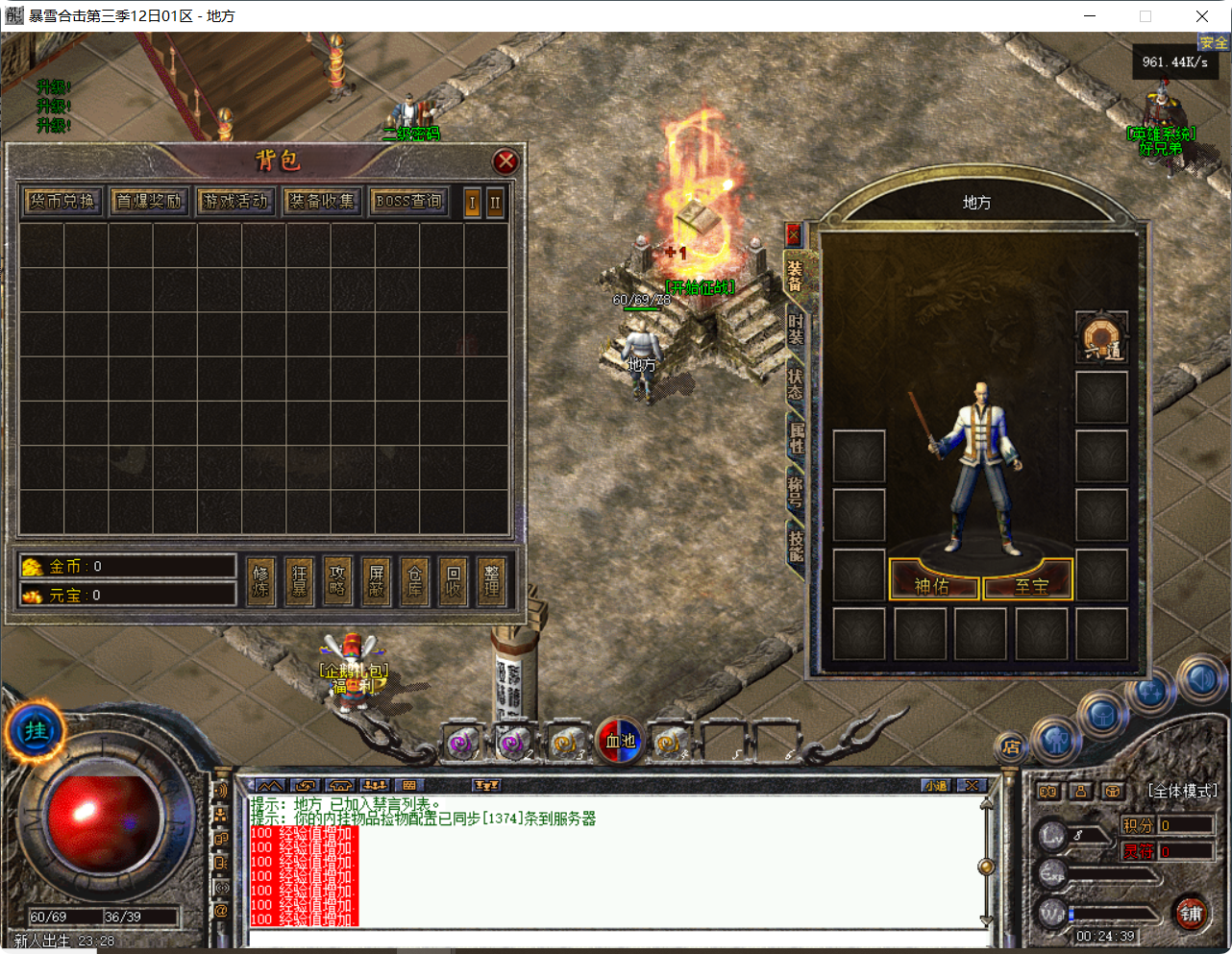Open the 货币兑换 currency exchange
Image resolution: width=1232 pixels, height=954 pixels.
coord(62,201)
